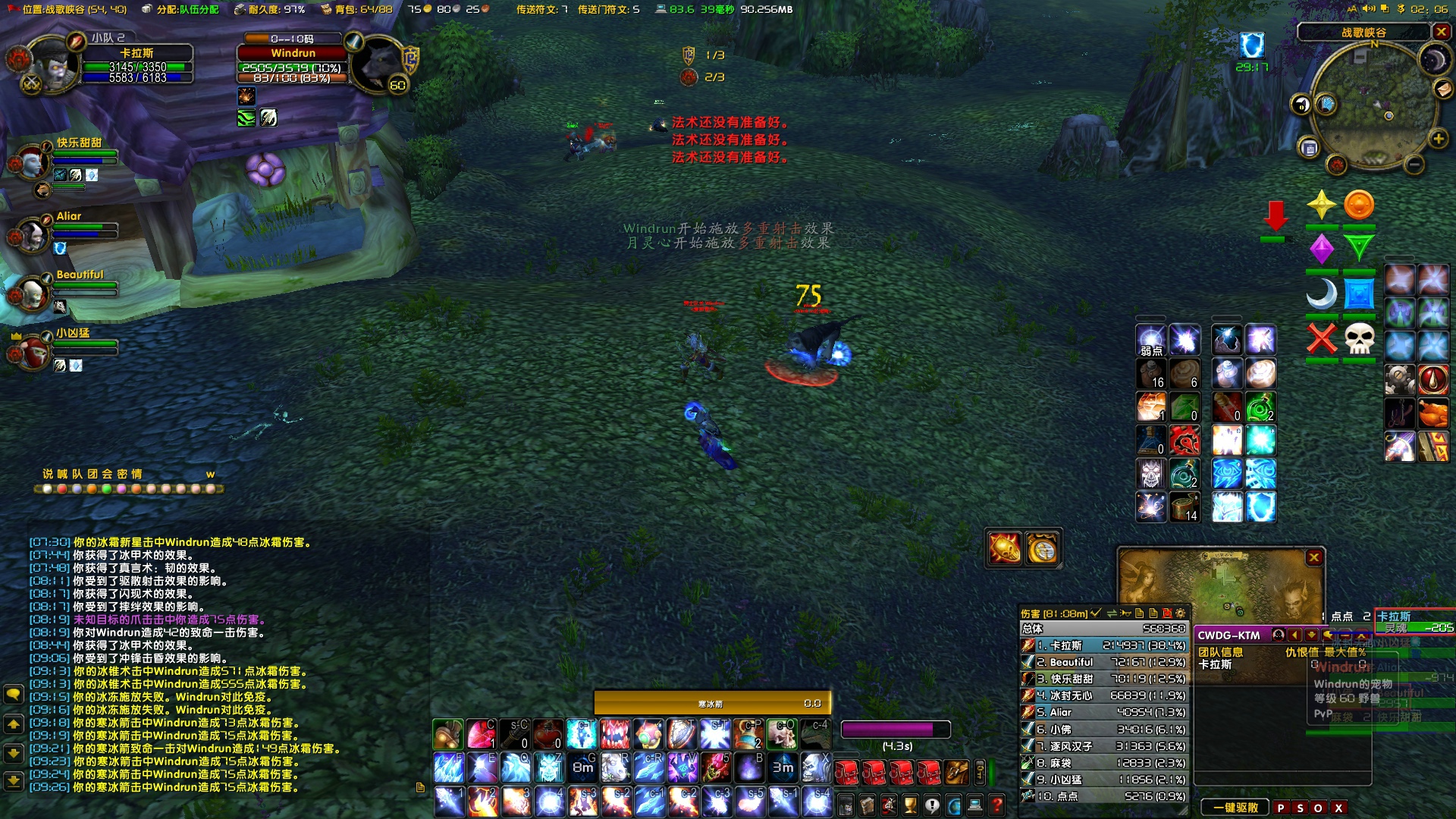Zoom in on the minimap
Viewport: 1456px width, 819px height.
tap(1438, 139)
